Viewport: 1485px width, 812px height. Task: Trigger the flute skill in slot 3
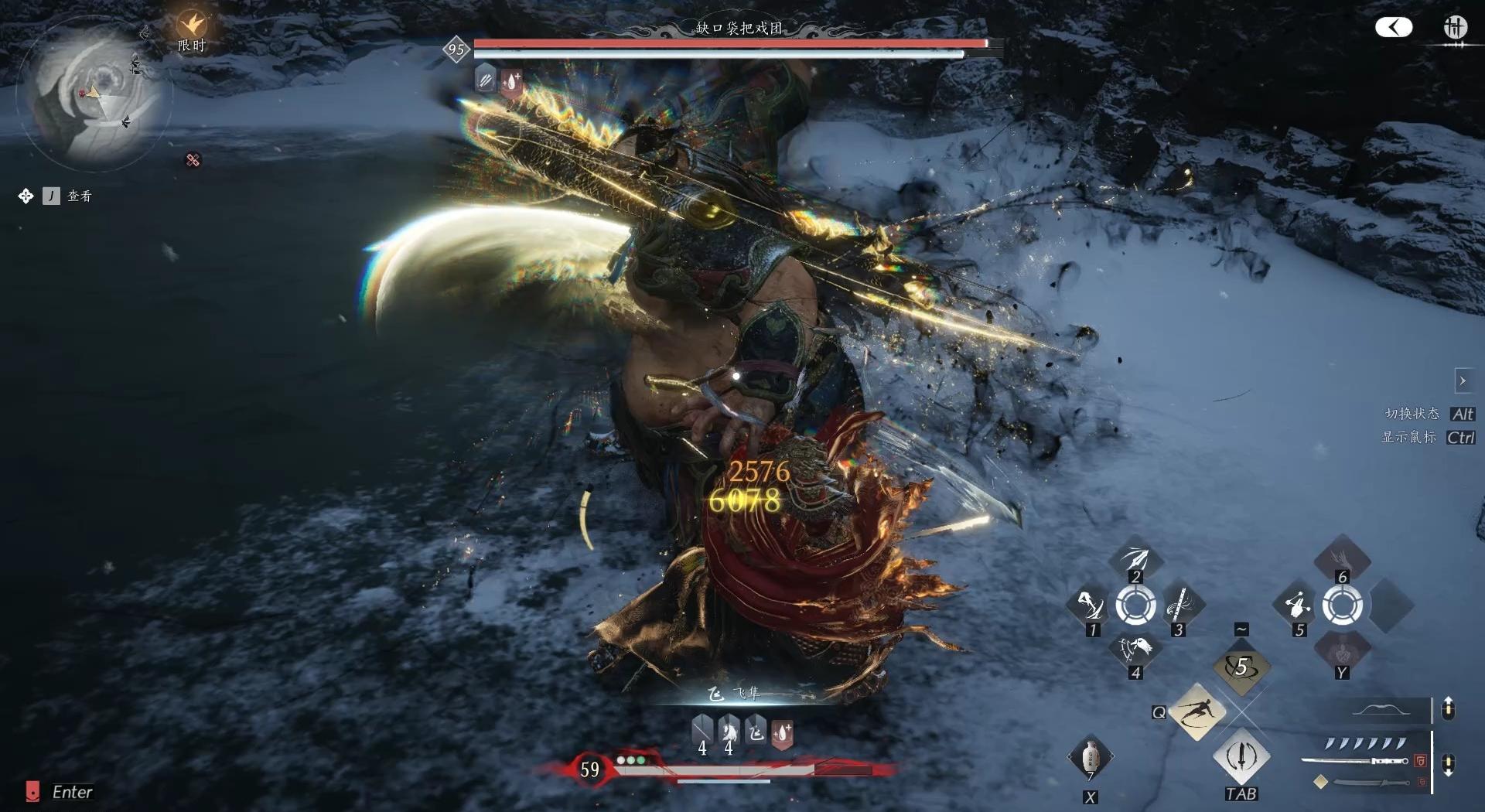point(1180,606)
